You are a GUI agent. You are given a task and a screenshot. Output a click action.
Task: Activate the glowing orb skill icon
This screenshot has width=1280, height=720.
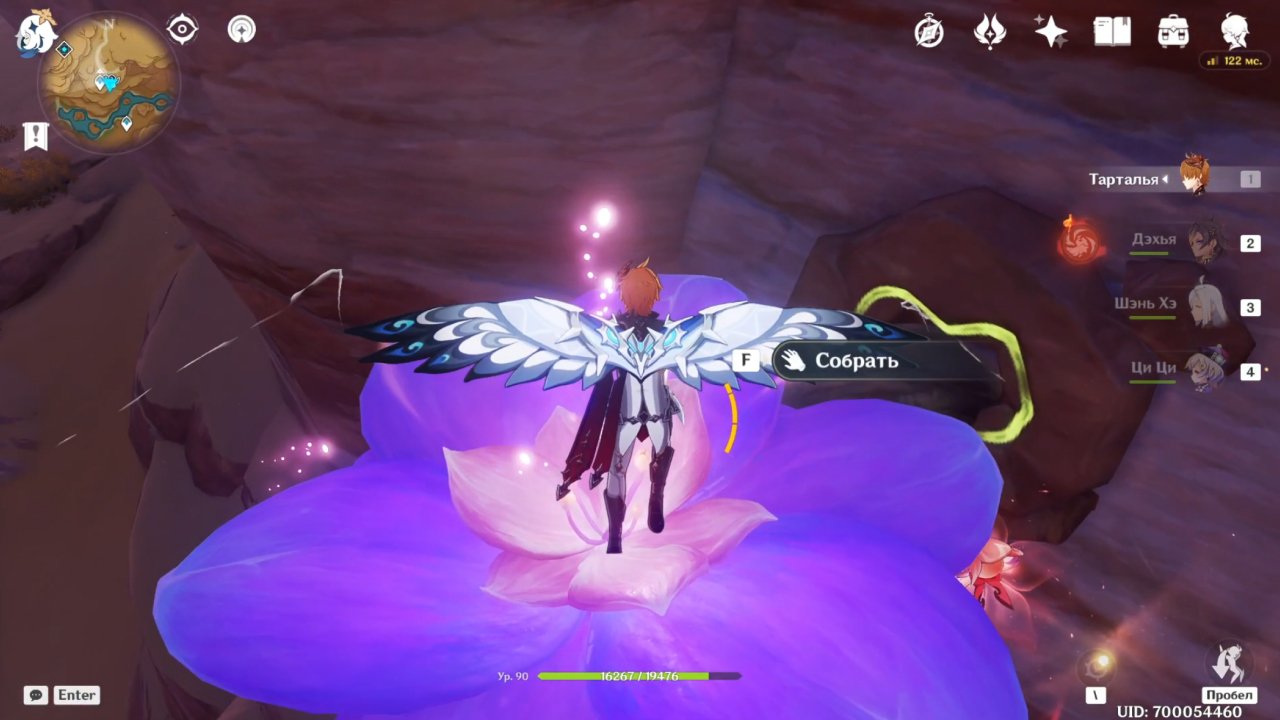tap(1097, 665)
